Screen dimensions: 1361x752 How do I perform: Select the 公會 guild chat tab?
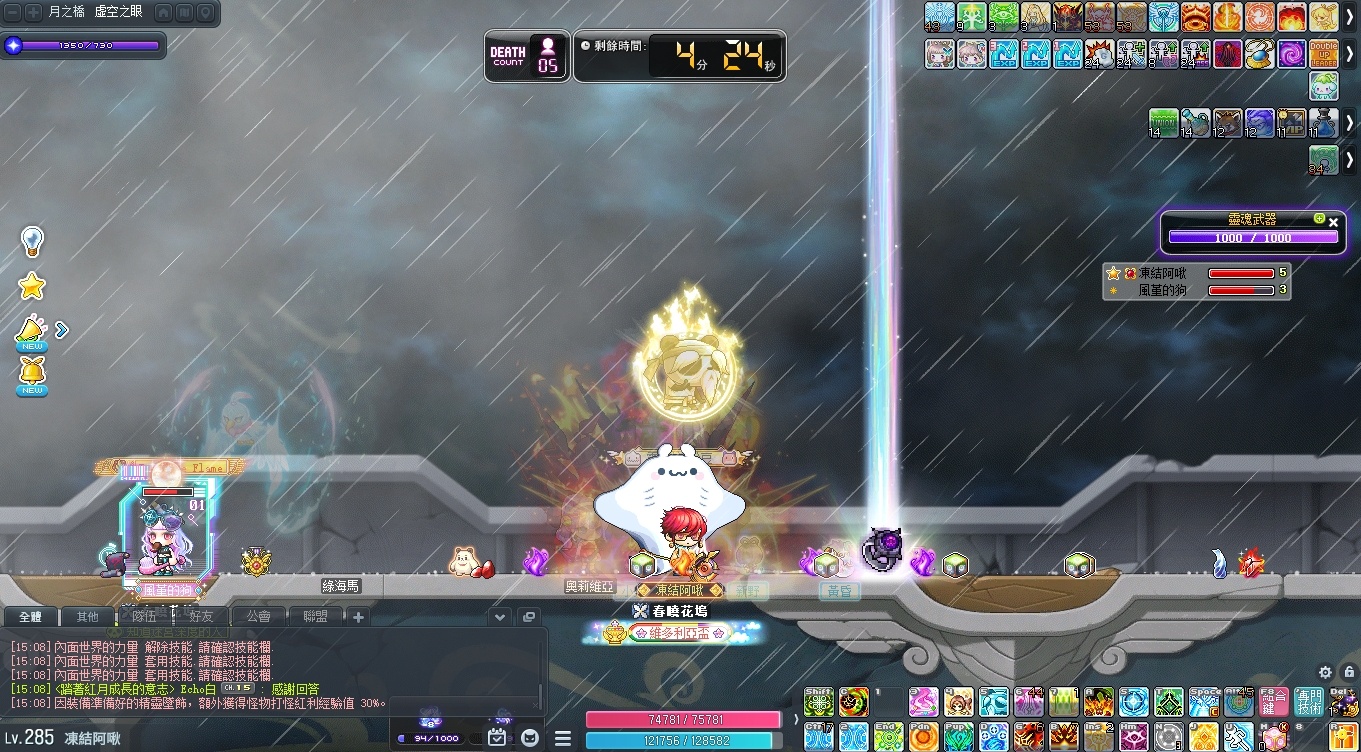259,617
